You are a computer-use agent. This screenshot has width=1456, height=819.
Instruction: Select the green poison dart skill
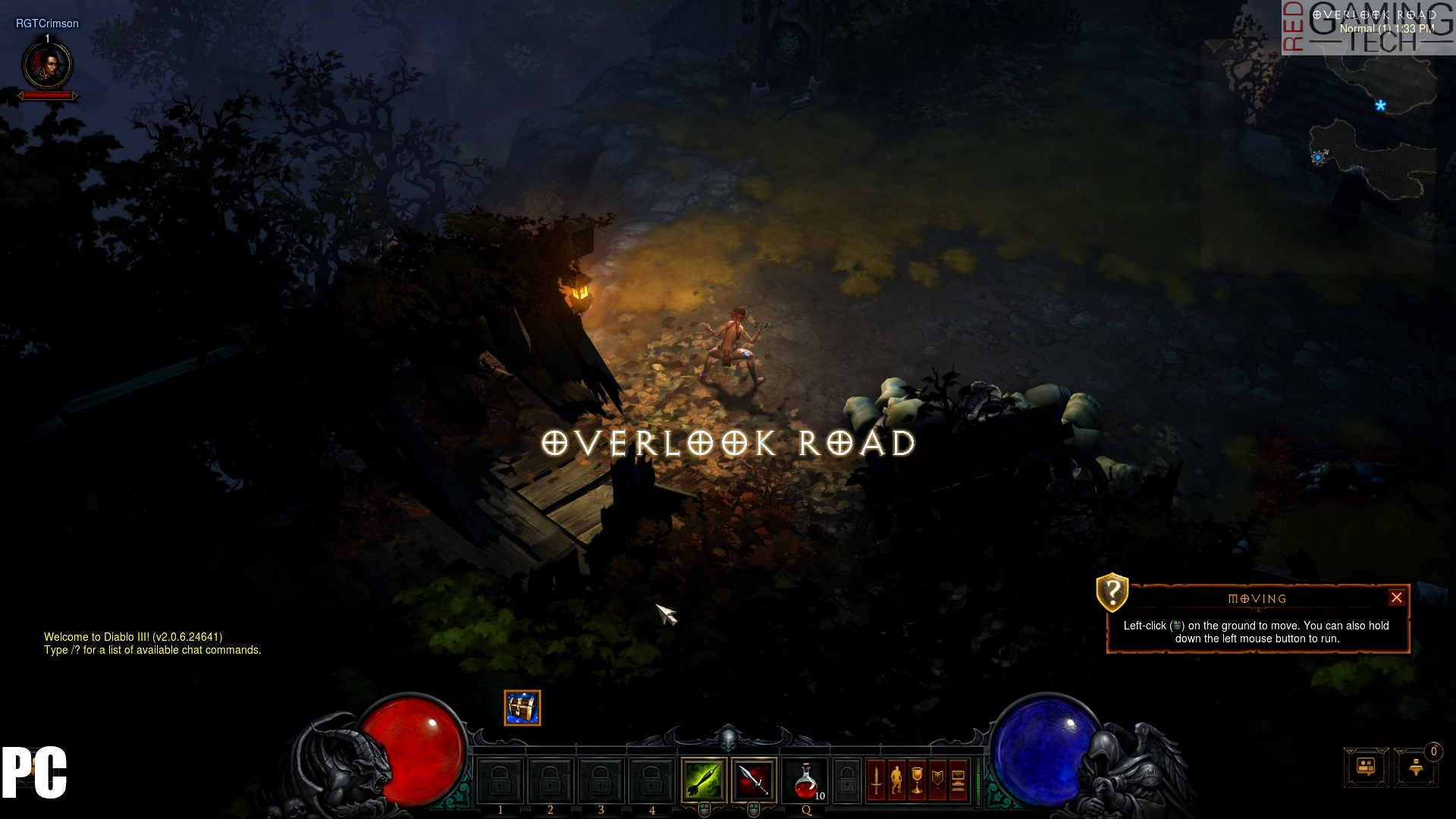(x=704, y=780)
